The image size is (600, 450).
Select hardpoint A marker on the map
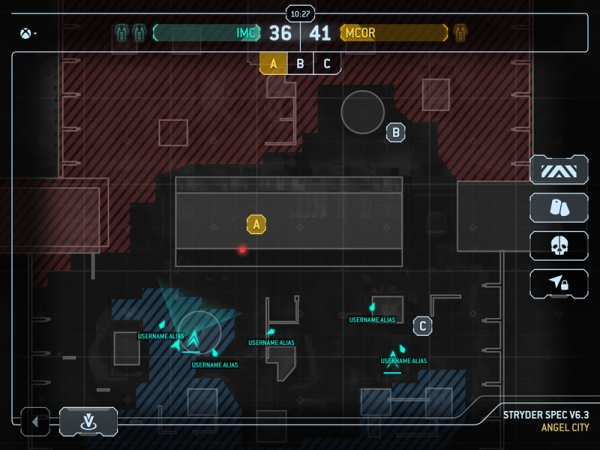[x=257, y=224]
